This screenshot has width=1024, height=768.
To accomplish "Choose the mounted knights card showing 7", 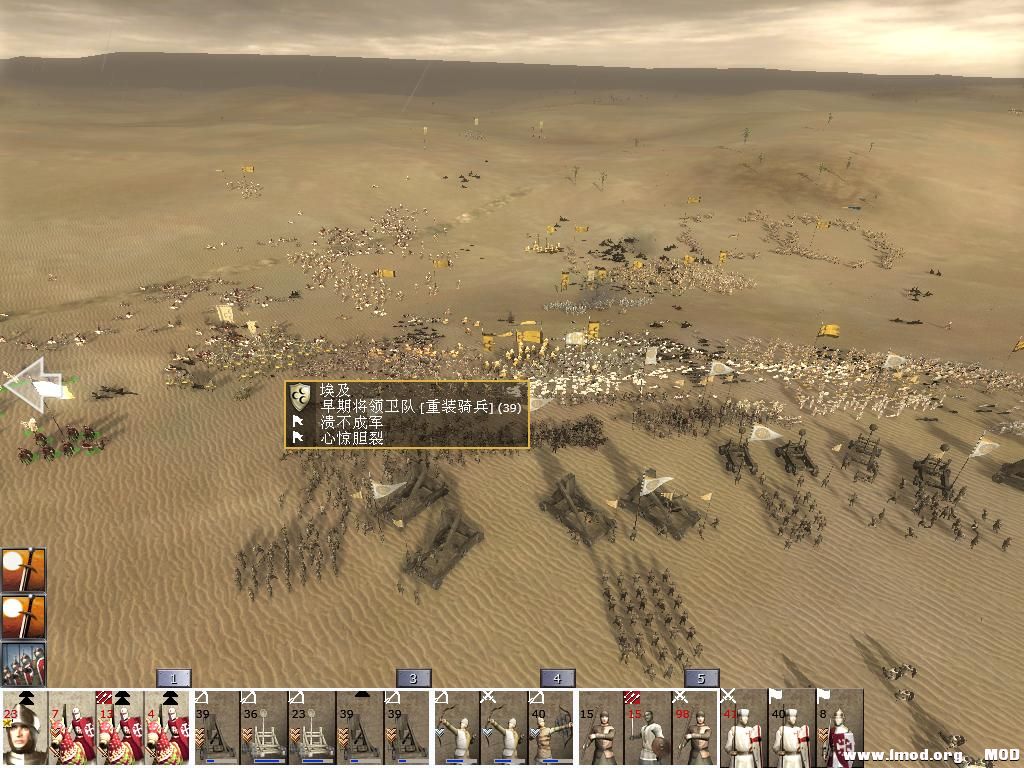I will coord(72,729).
